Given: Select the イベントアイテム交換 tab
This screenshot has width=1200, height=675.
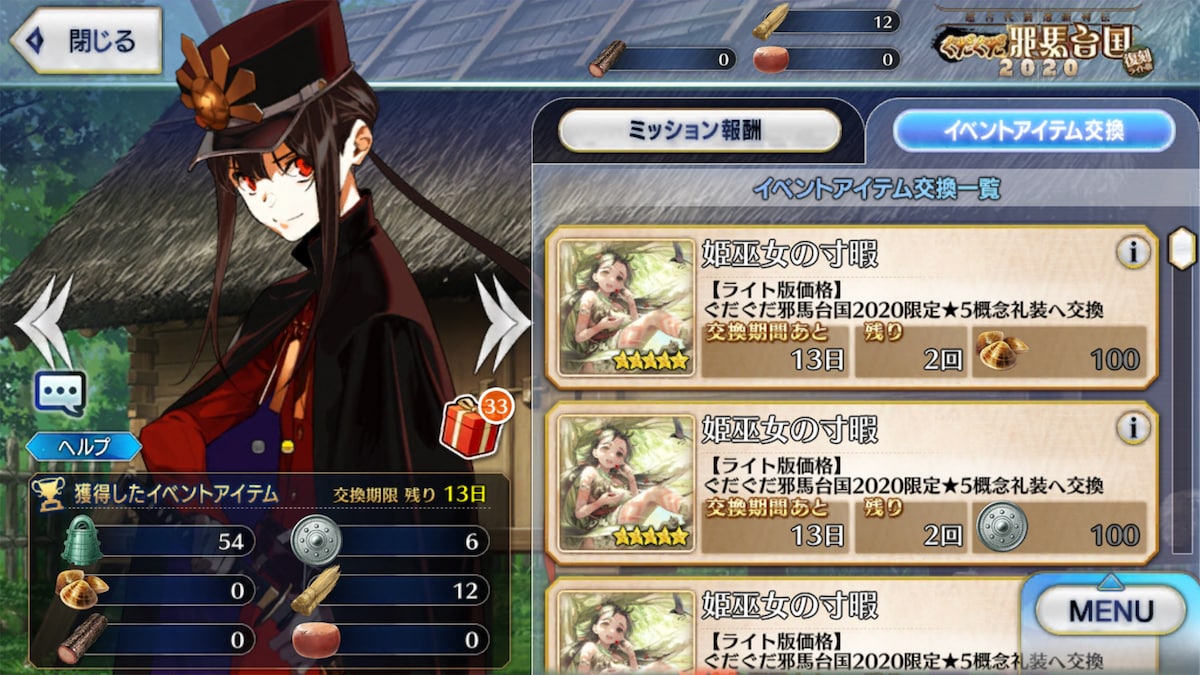Looking at the screenshot, I should tap(1033, 131).
